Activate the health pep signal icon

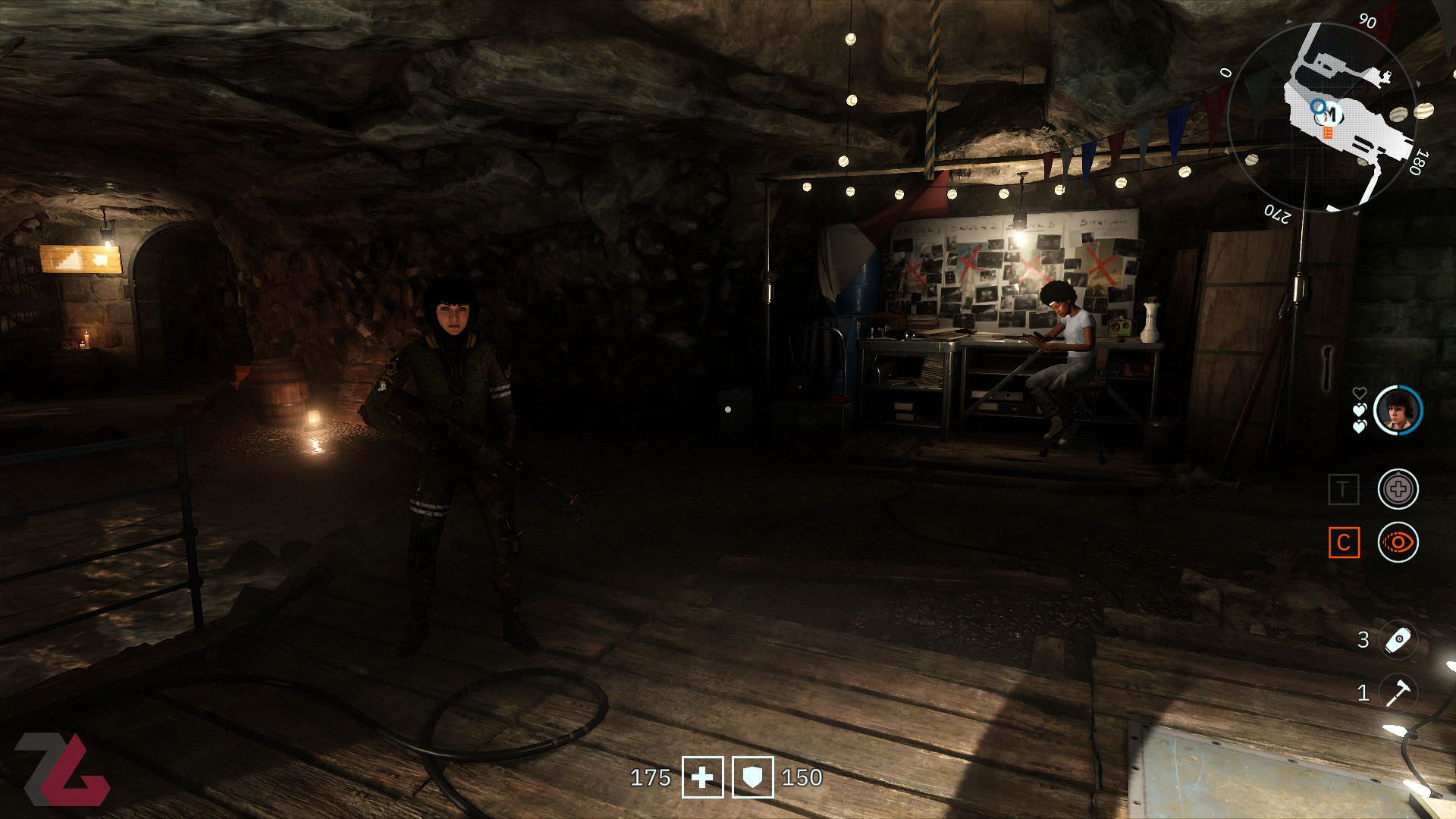coord(1398,489)
